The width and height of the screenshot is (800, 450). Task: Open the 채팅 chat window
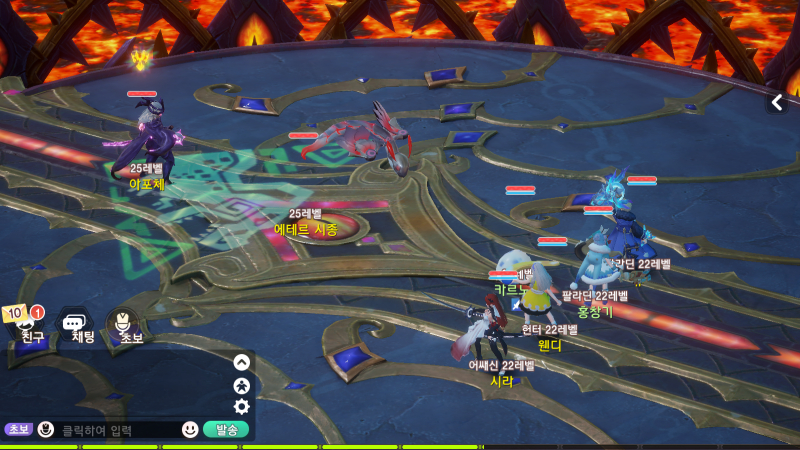pyautogui.click(x=81, y=326)
